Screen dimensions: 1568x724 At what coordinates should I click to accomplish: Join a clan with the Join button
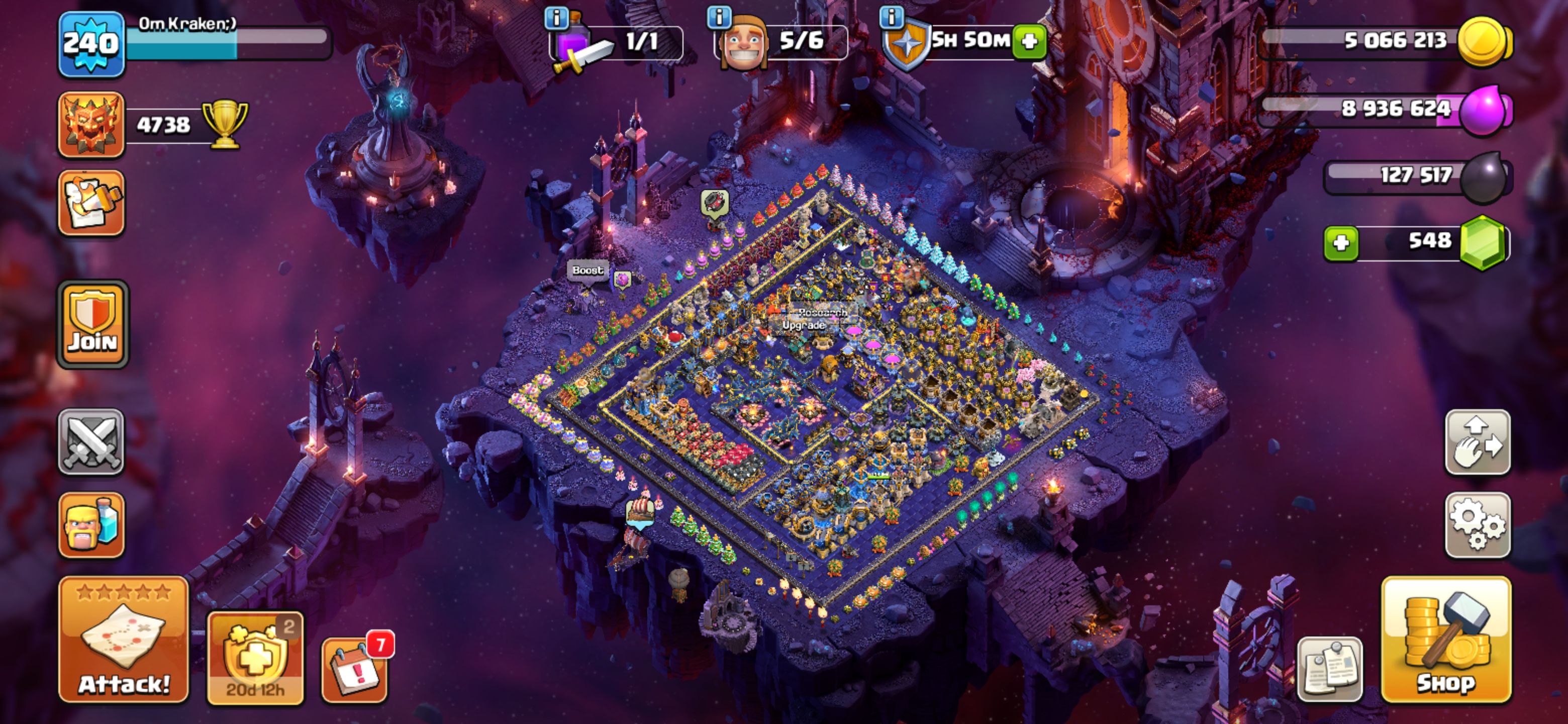tap(92, 325)
